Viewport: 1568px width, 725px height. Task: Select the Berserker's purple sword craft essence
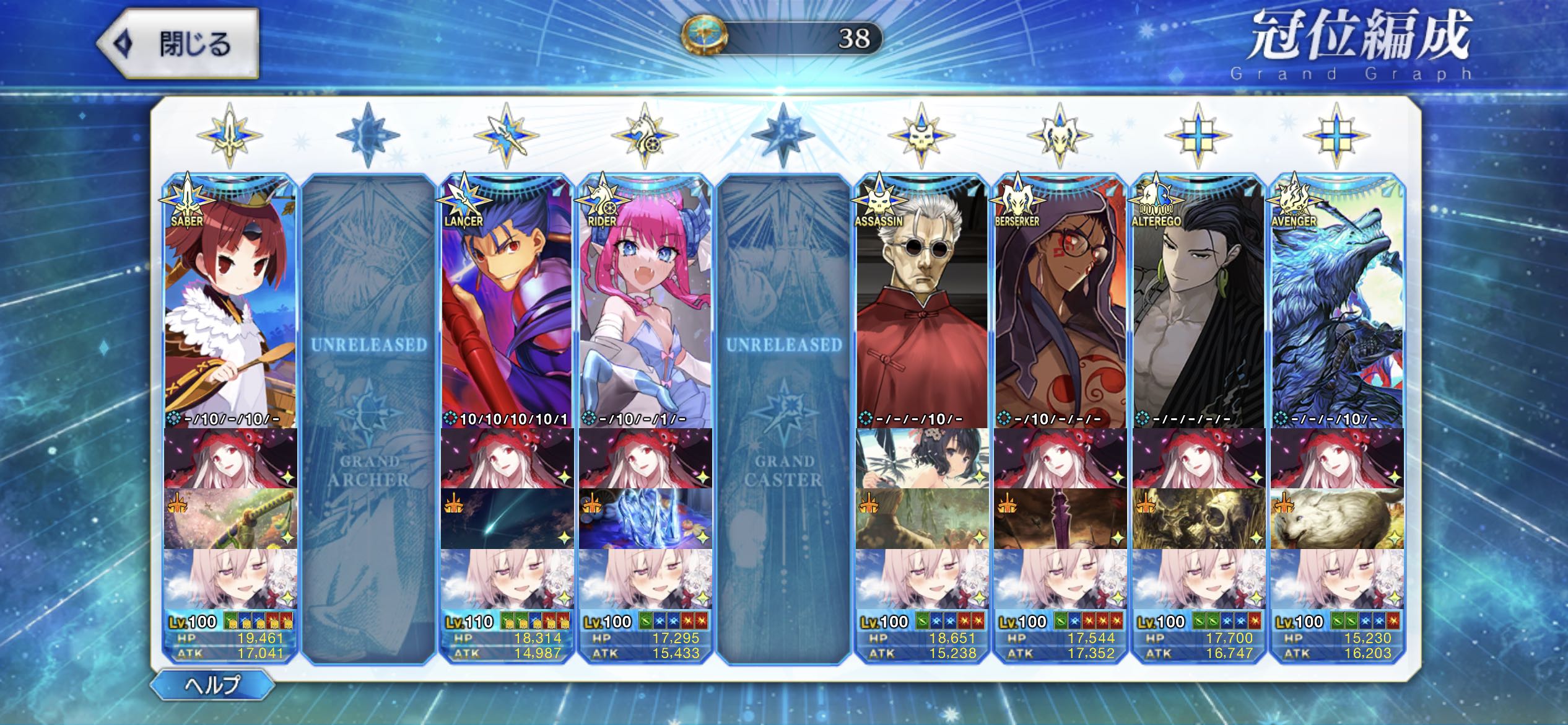click(1060, 519)
